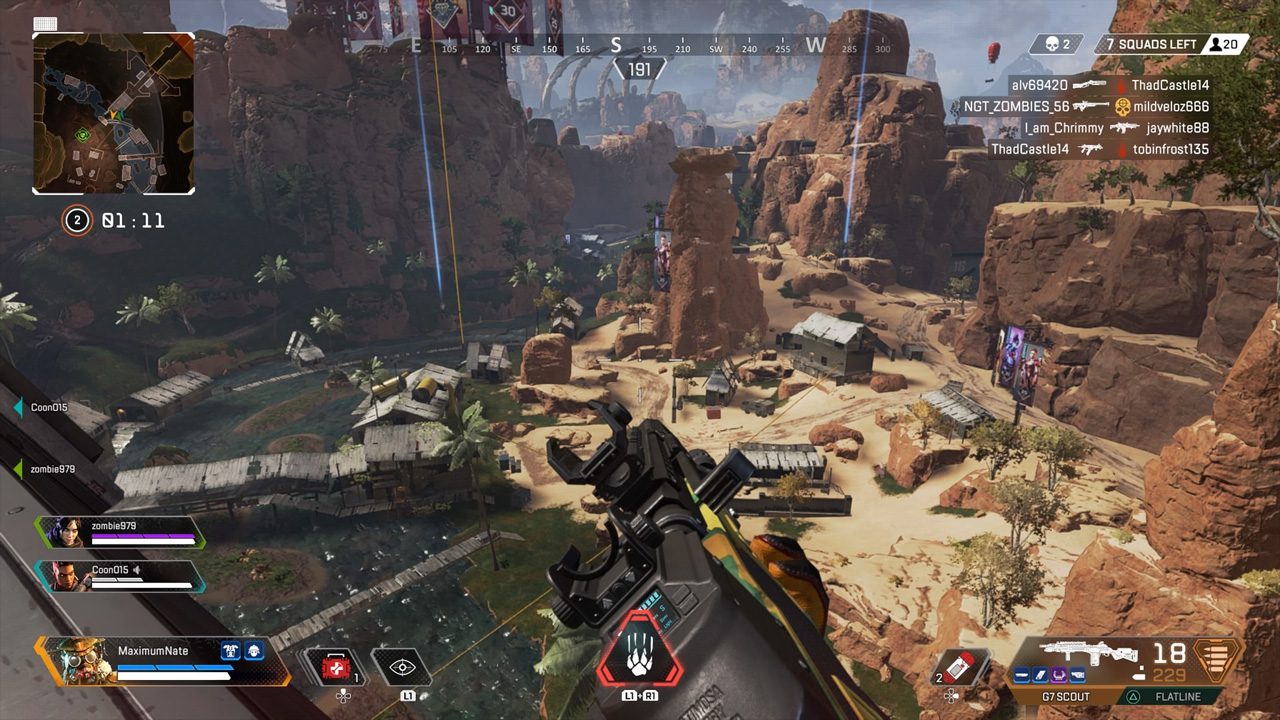
Task: Click the helmet icon beside MaximumNate
Action: click(x=255, y=651)
